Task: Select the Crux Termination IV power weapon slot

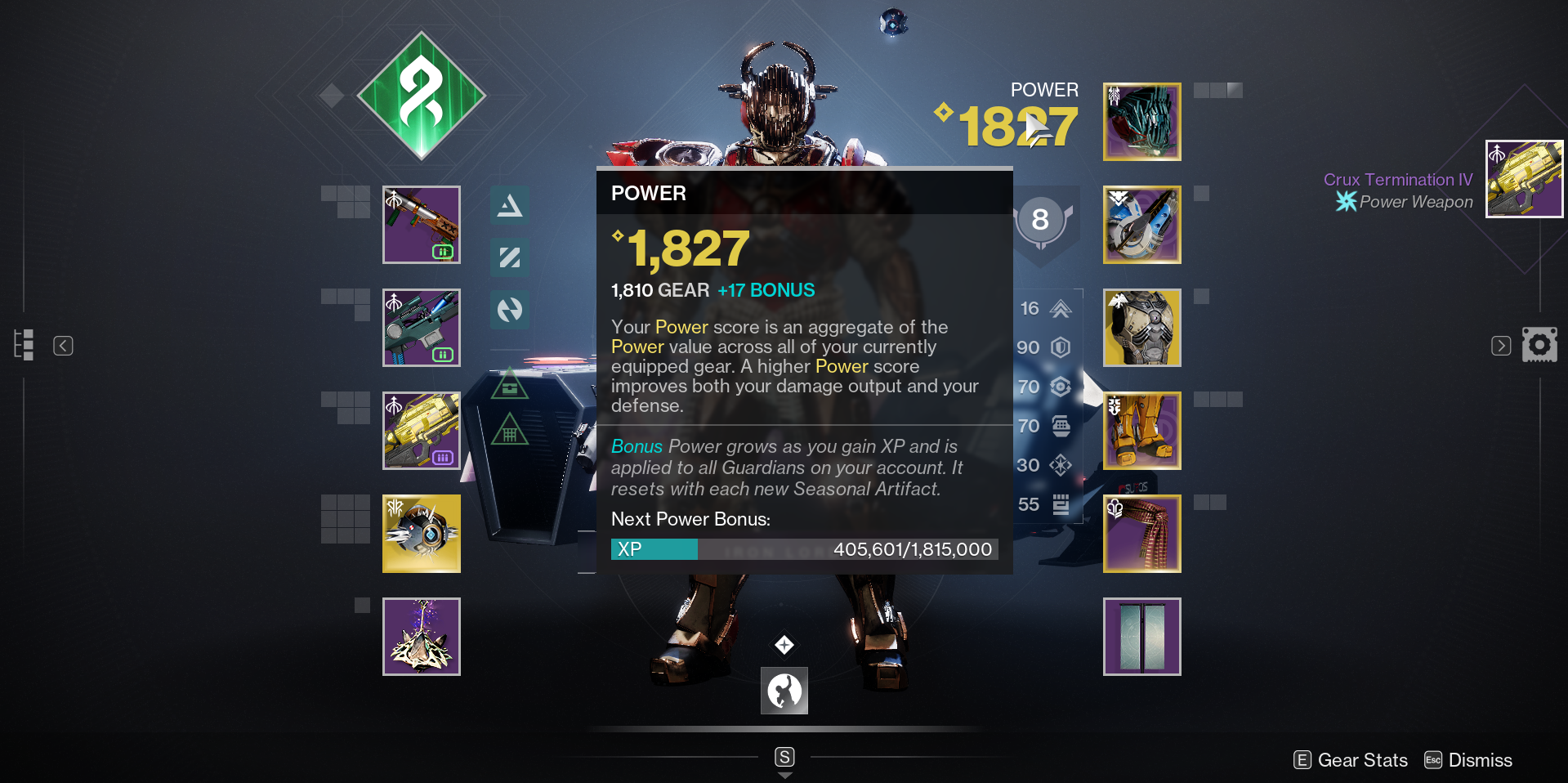Action: 422,431
